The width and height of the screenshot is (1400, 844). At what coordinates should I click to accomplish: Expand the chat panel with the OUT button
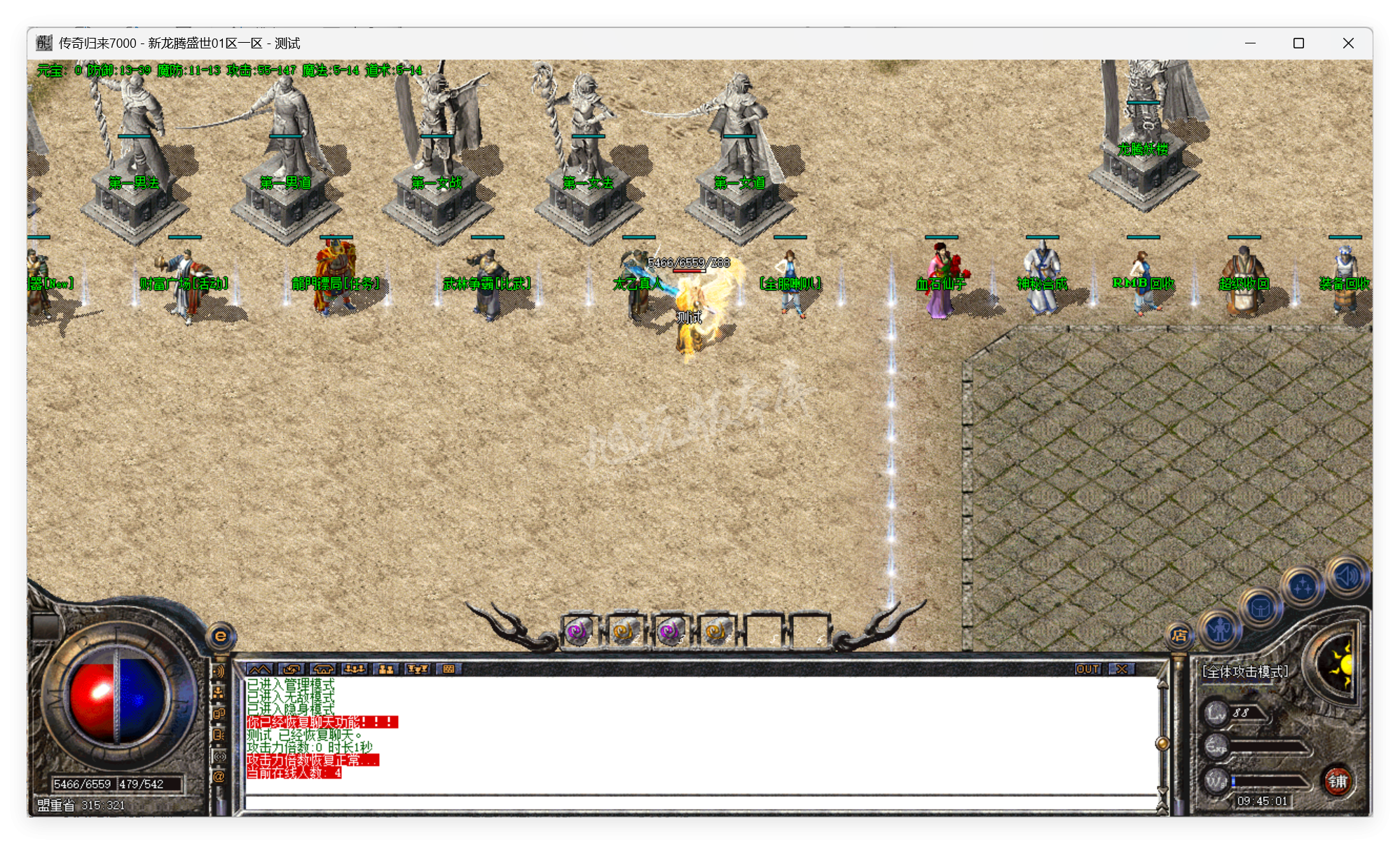1088,668
